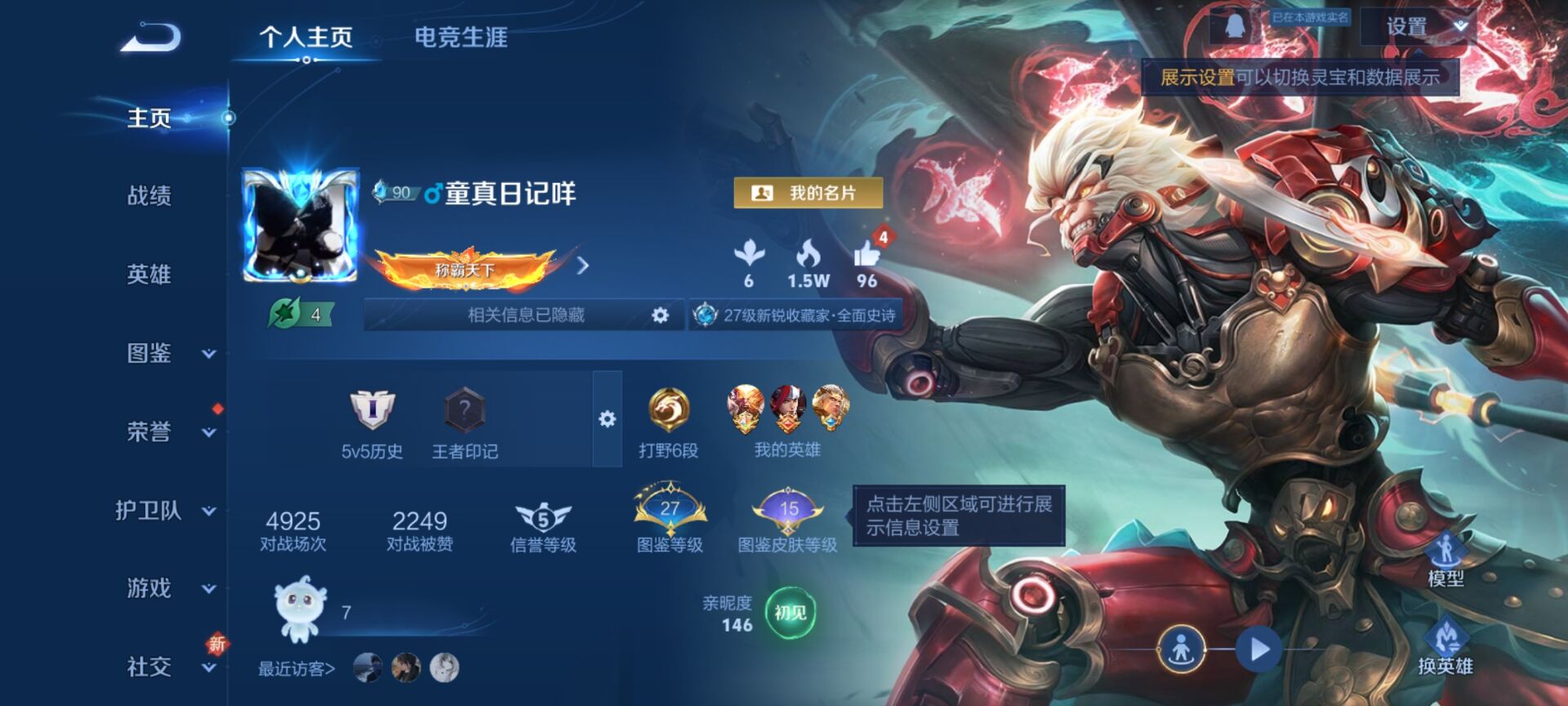Click the gear beside 相关信息已隐藏
This screenshot has height=706, width=1568.
tap(659, 315)
